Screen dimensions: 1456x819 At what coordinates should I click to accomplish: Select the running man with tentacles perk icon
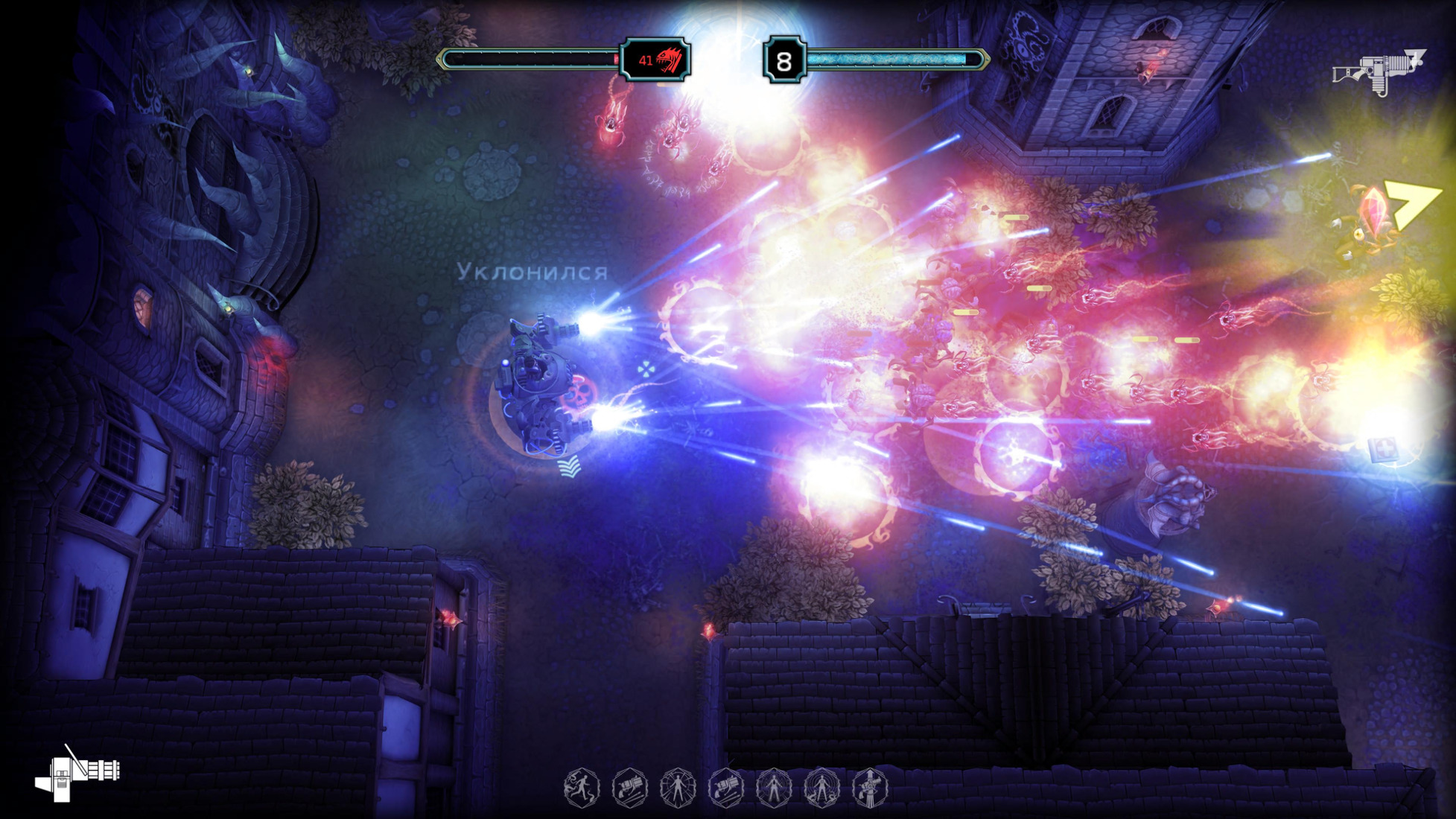click(582, 788)
